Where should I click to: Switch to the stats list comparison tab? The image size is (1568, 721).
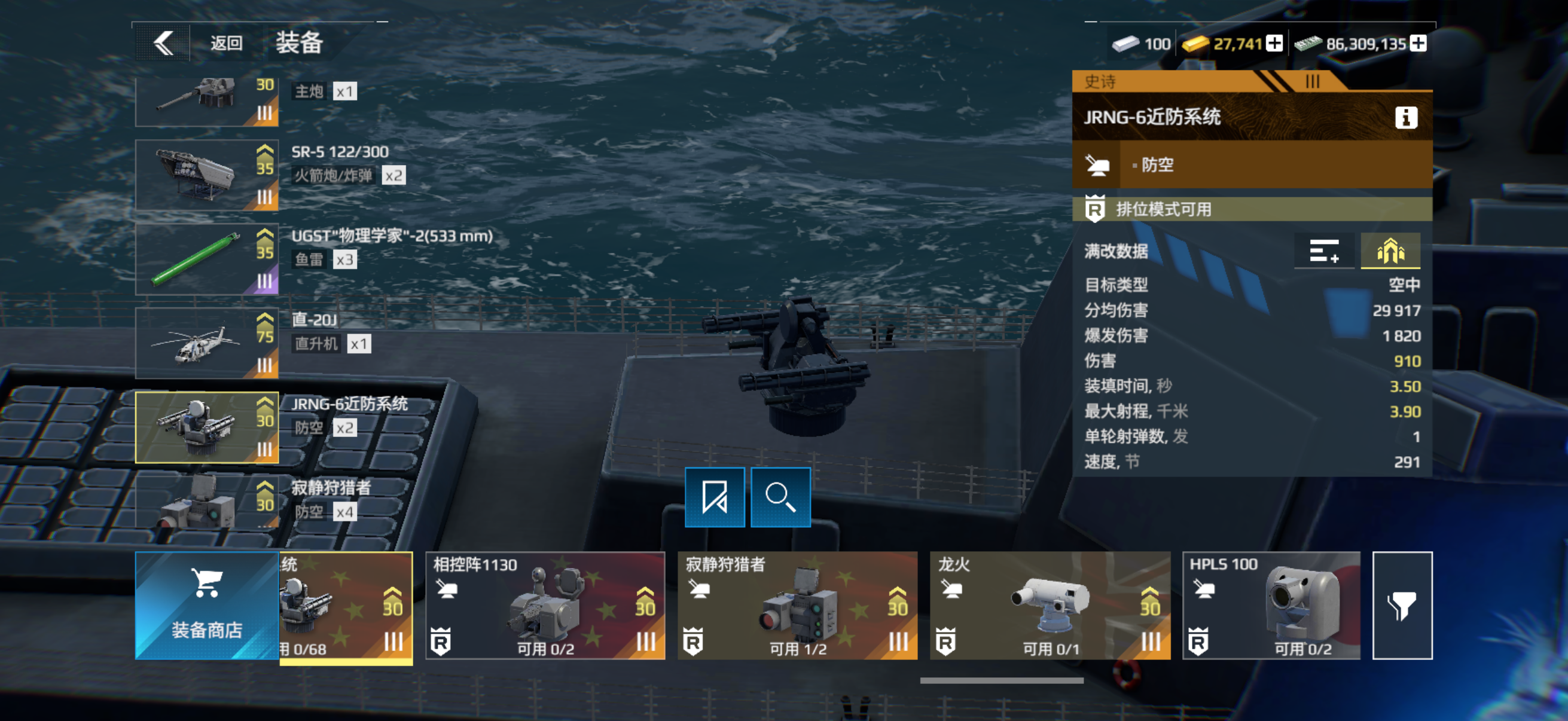coord(1324,250)
